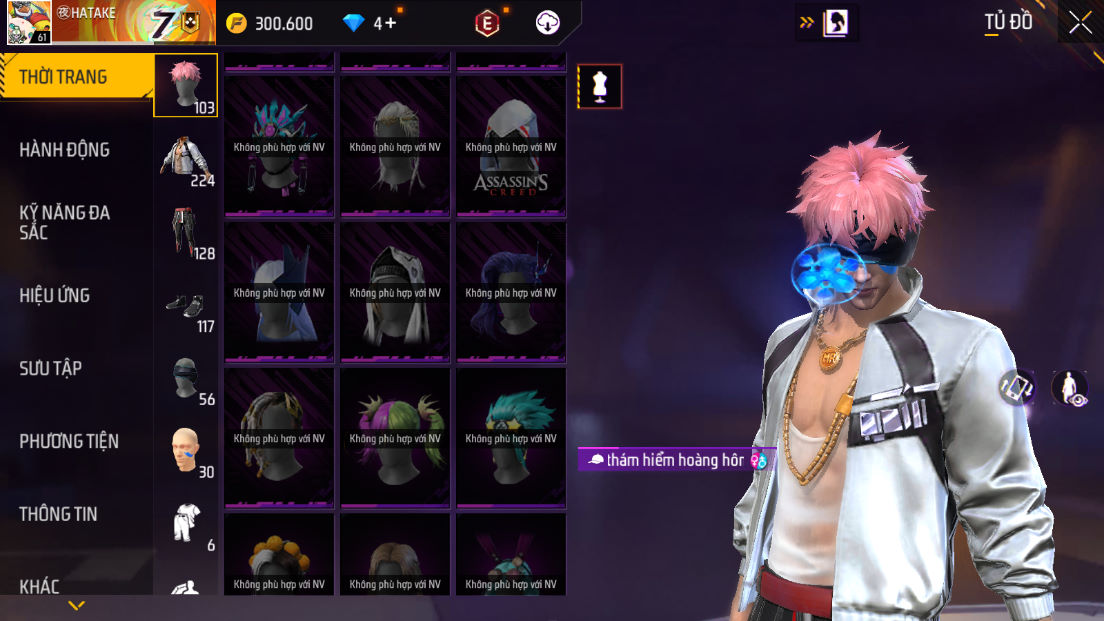This screenshot has height=621, width=1104.
Task: Switch to KỸ NĂNG ĐA SẮC tab
Action: 64,222
